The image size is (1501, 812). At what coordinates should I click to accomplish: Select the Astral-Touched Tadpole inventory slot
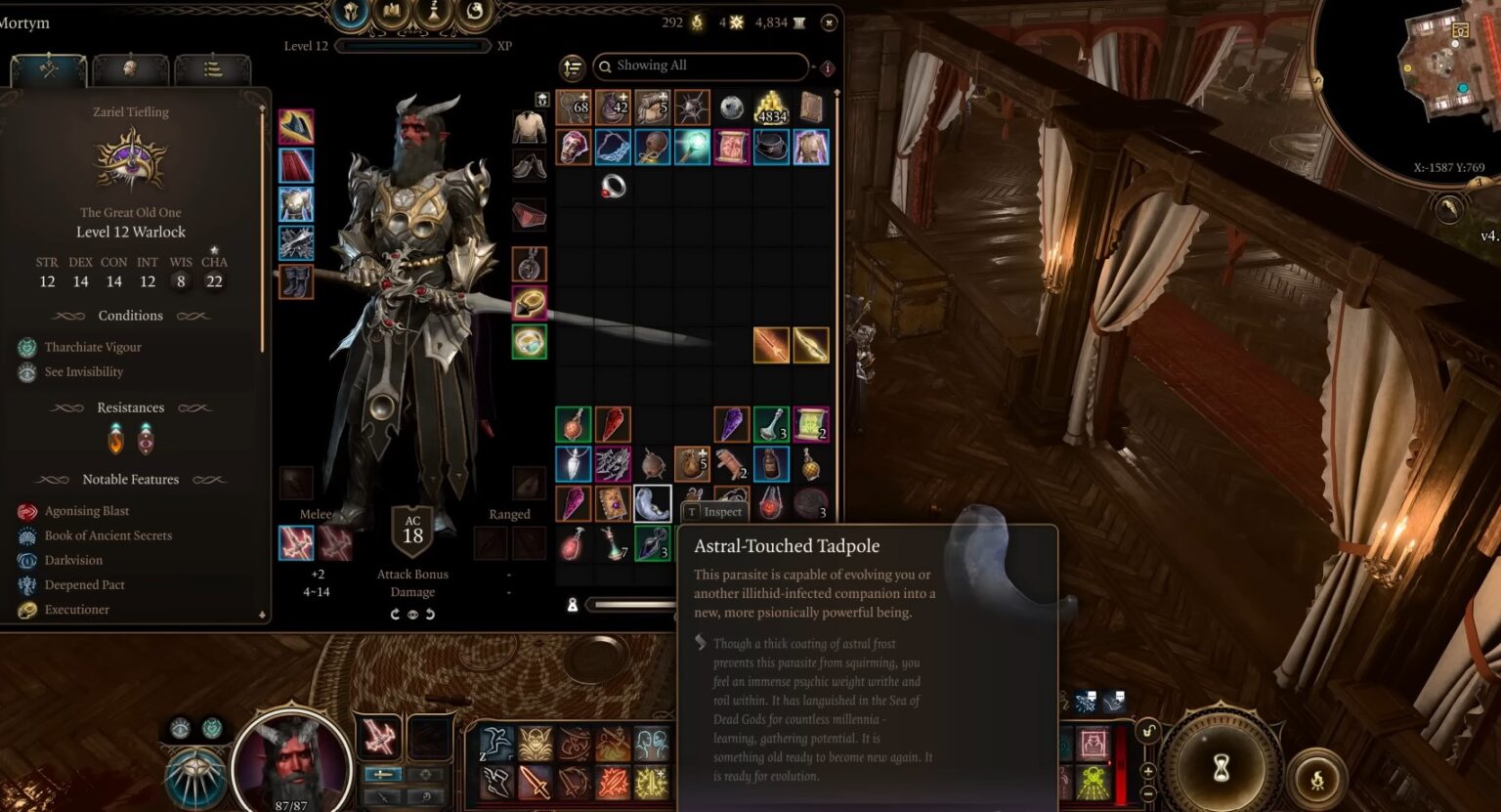tap(652, 503)
